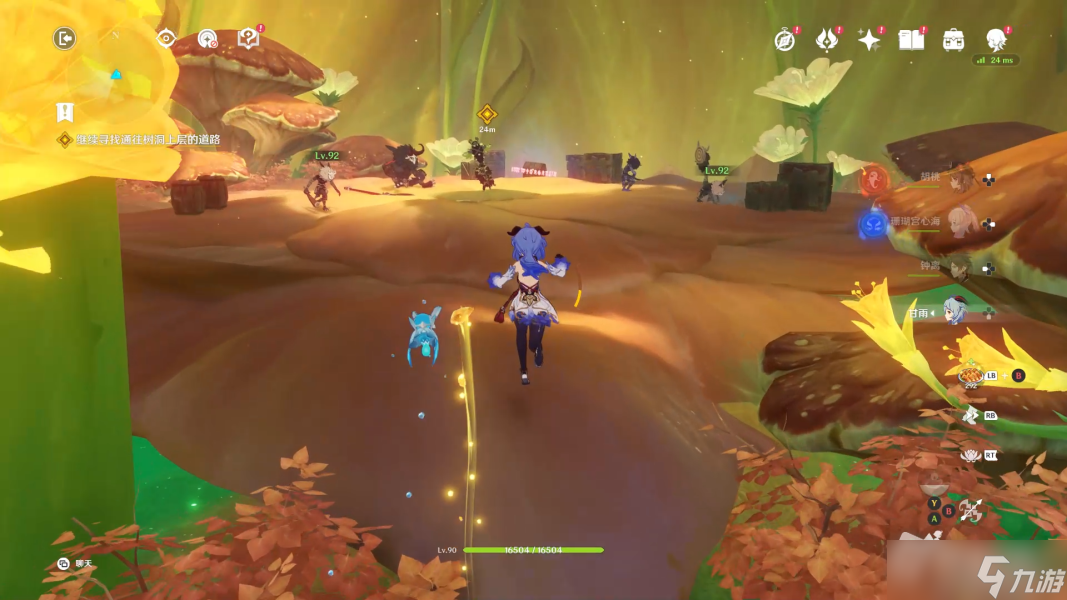Switch to party member 钟离
This screenshot has height=600, width=1067.
(960, 268)
